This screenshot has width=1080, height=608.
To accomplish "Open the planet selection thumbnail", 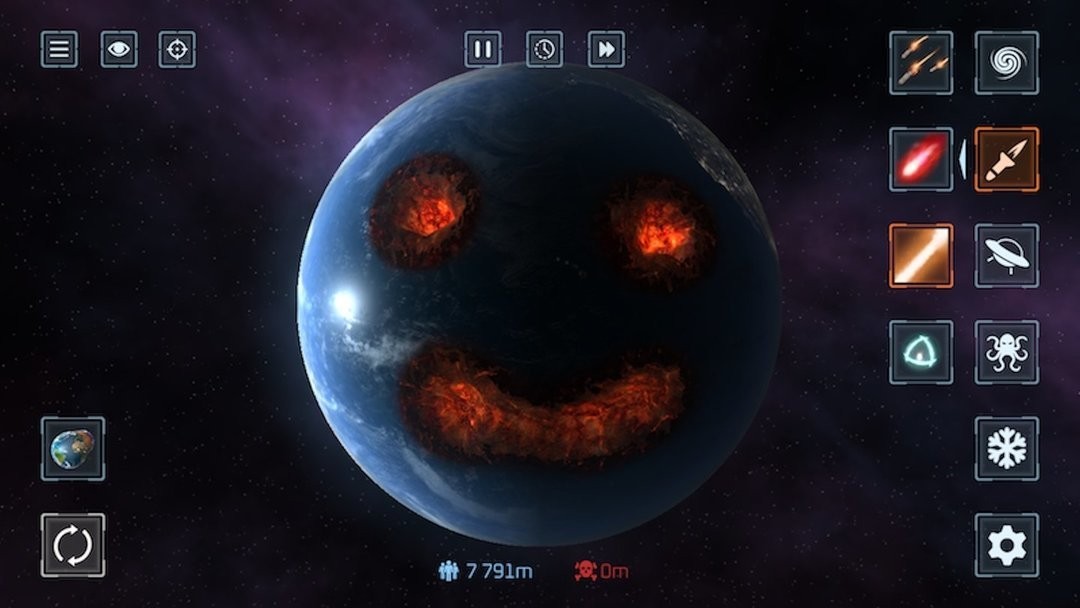I will click(73, 448).
